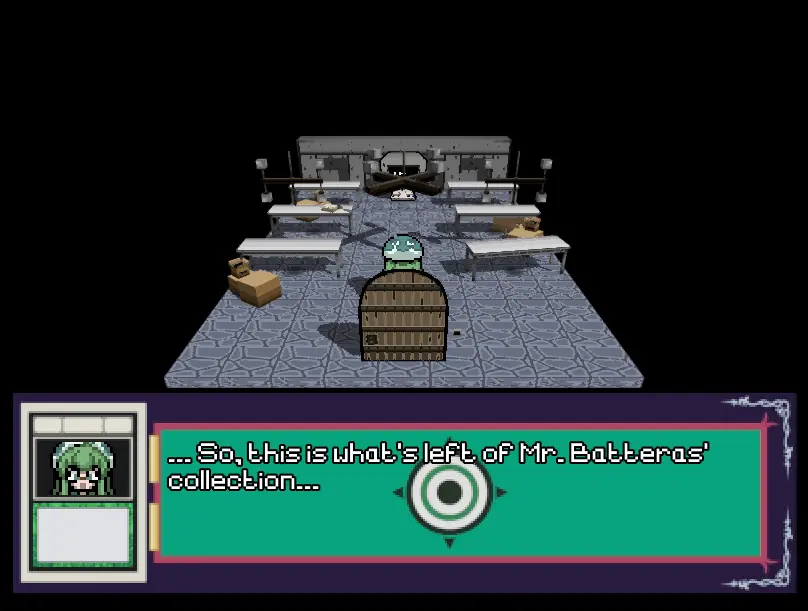Click the green-haired speaker portrait
Image resolution: width=808 pixels, height=611 pixels.
83,468
